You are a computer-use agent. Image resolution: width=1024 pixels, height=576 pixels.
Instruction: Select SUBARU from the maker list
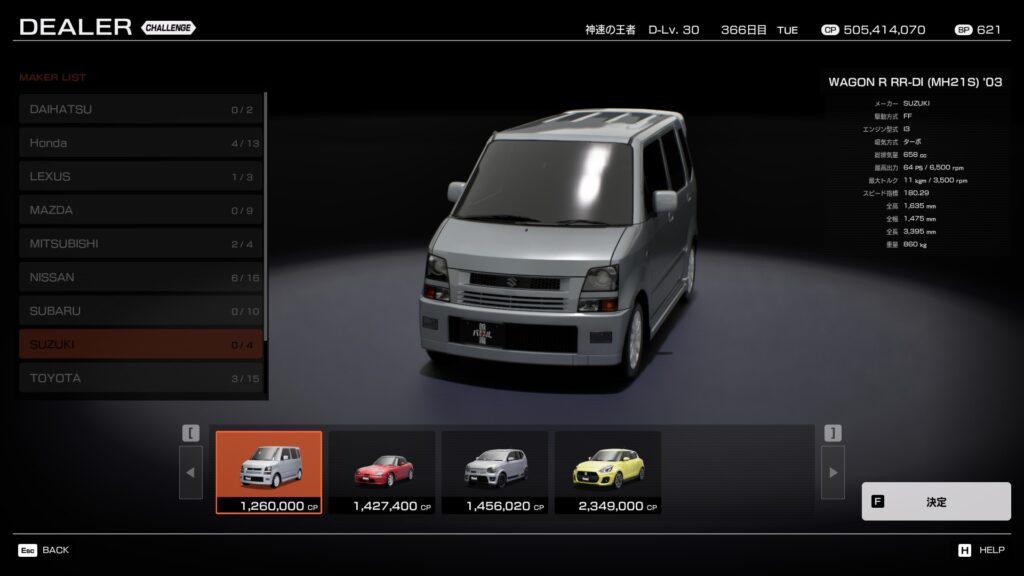140,311
